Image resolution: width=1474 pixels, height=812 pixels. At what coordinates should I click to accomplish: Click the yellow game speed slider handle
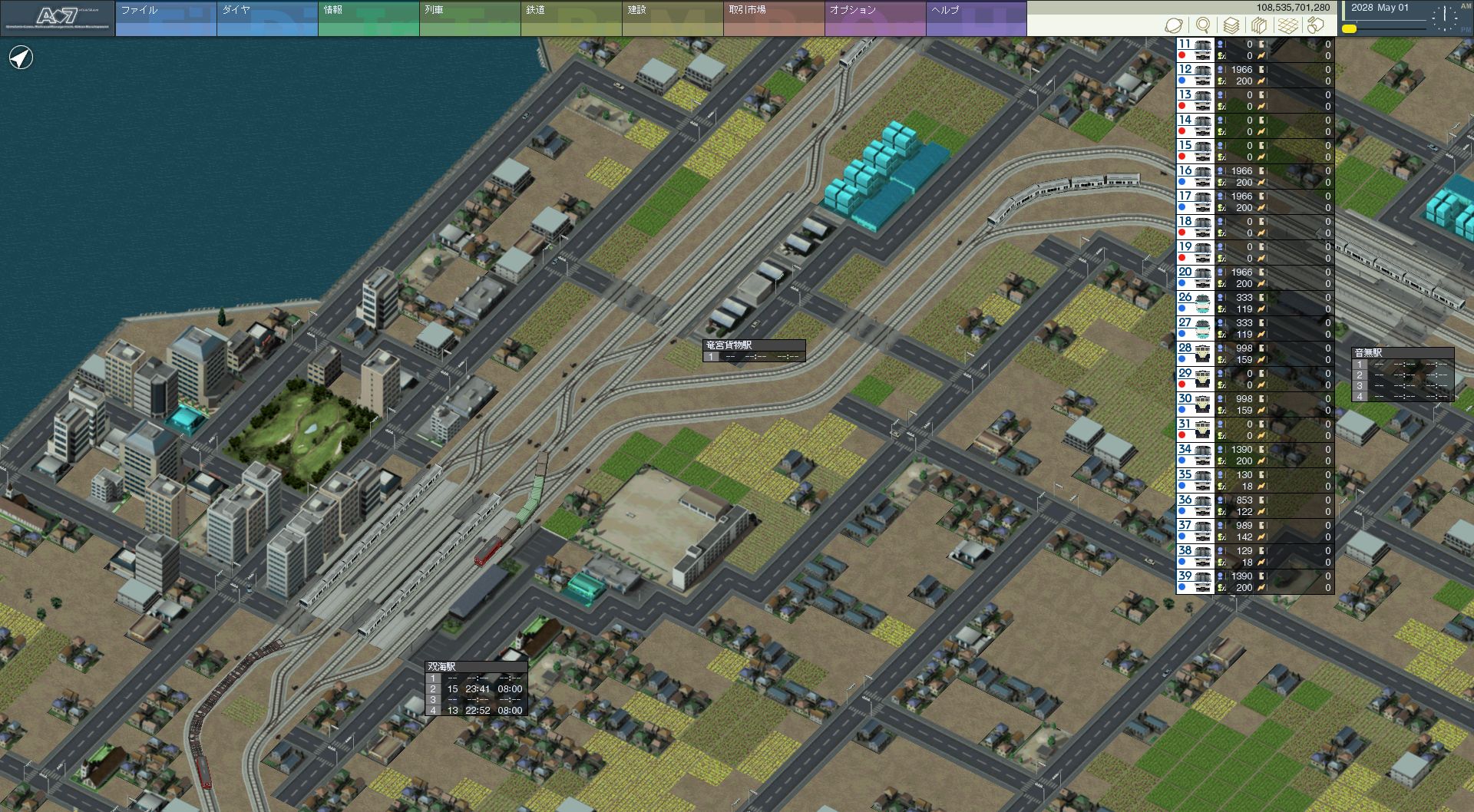(x=1349, y=29)
